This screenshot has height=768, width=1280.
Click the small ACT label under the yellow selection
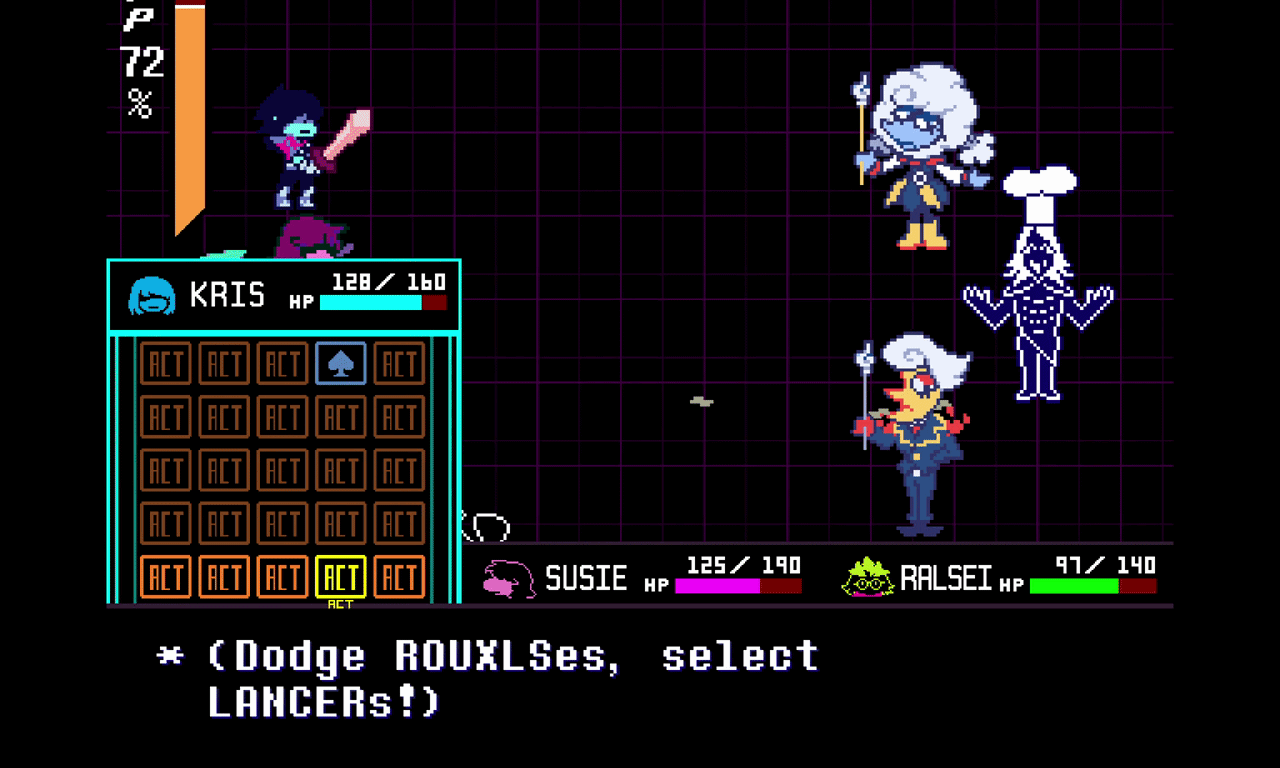click(x=340, y=604)
